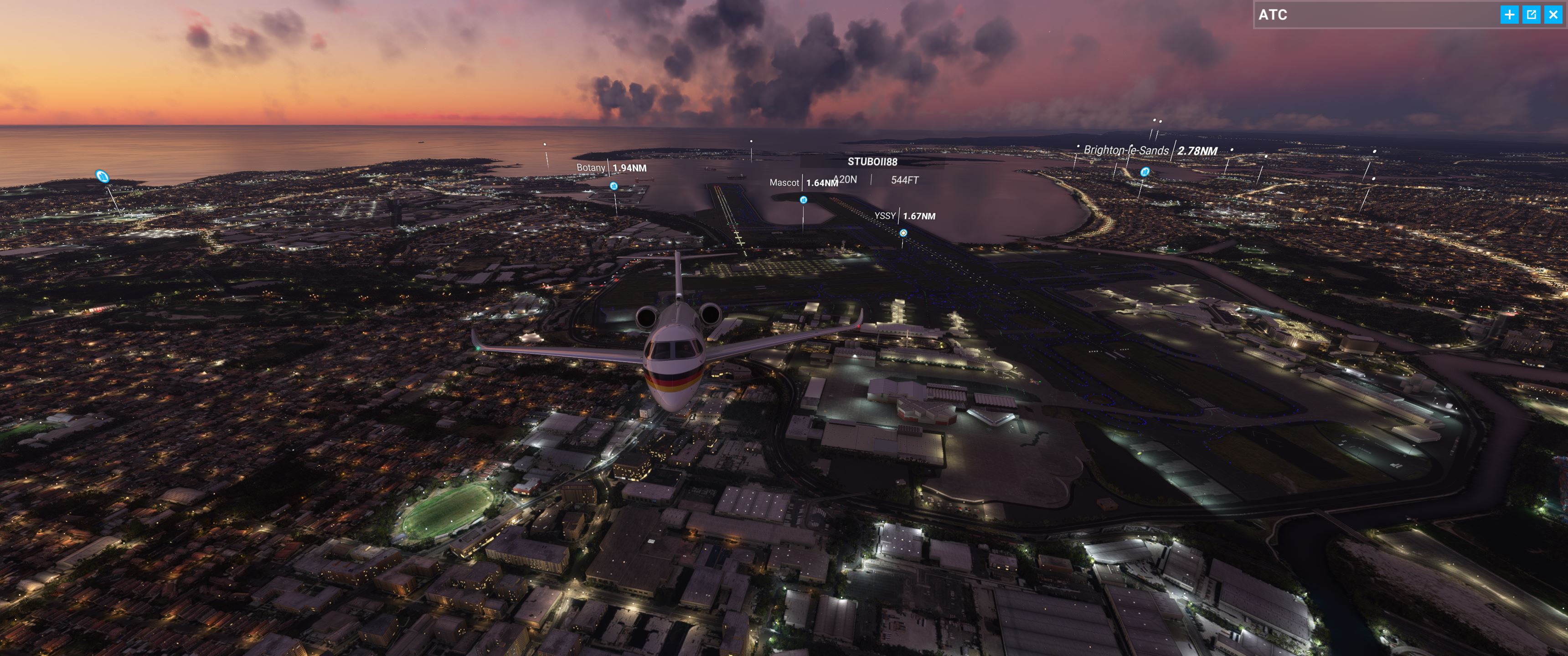Screen dimensions: 1568x656
Task: Click the YSSY 1.67NM distance label
Action: click(916, 216)
